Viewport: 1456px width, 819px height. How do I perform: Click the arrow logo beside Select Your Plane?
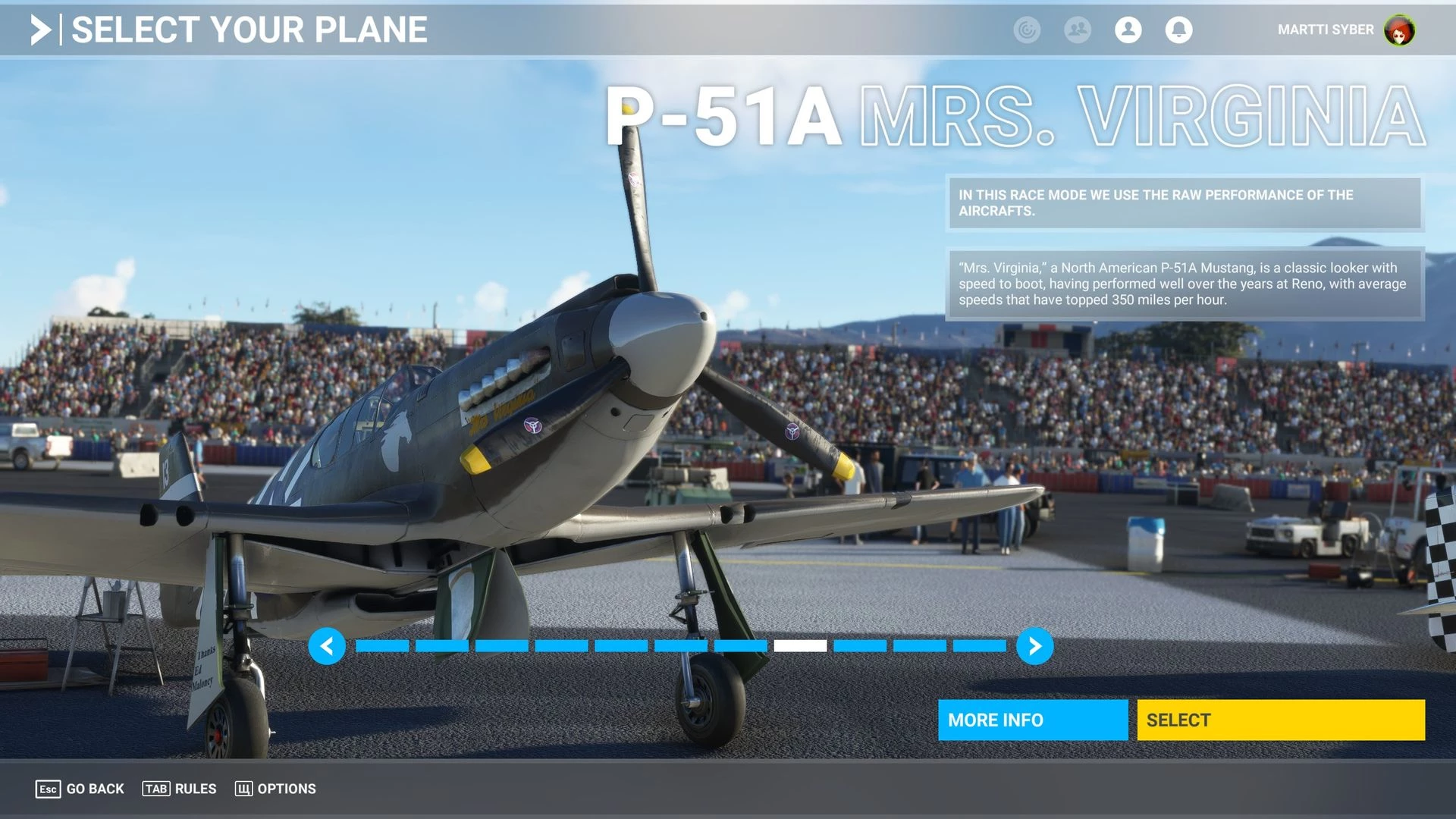coord(41,30)
